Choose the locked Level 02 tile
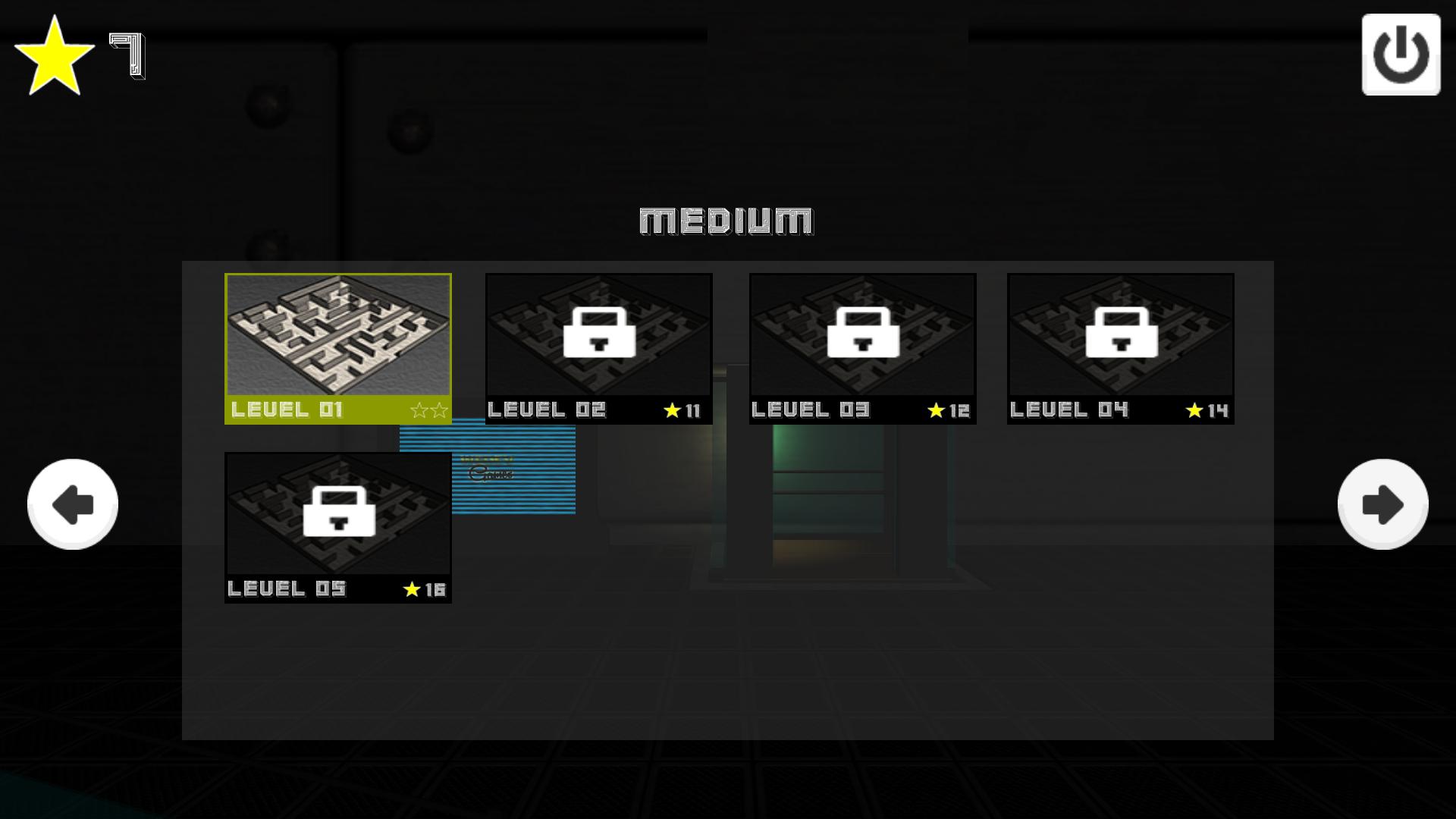 click(x=598, y=348)
